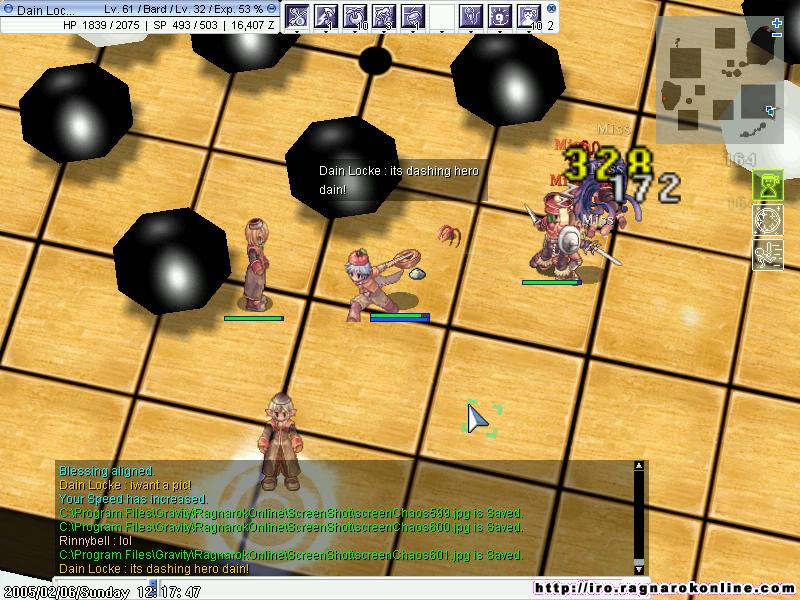Activate the first skill icon in the hotbar
Screen dimensions: 800x600
point(297,16)
